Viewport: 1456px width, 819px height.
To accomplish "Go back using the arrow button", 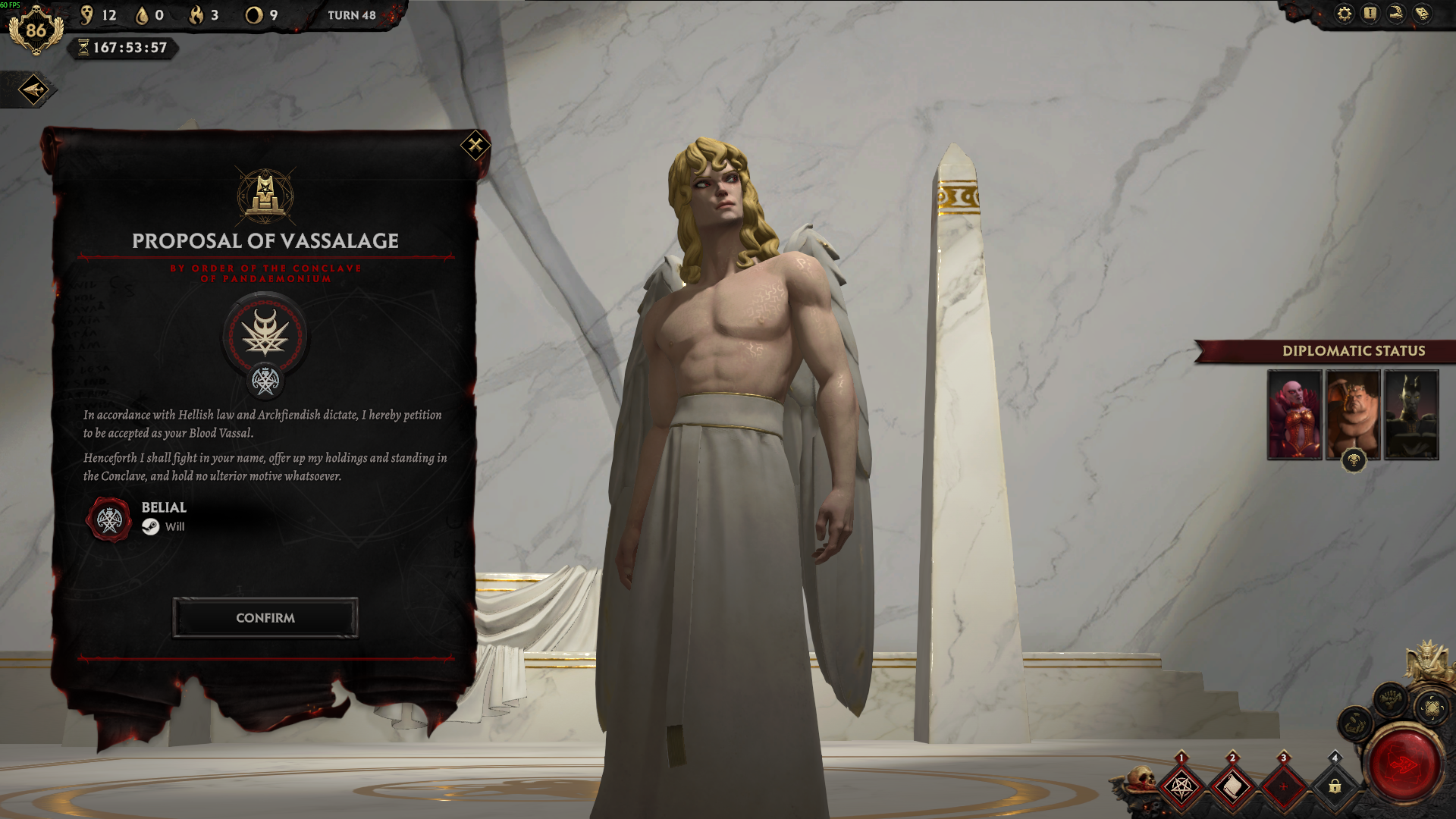I will (x=33, y=90).
